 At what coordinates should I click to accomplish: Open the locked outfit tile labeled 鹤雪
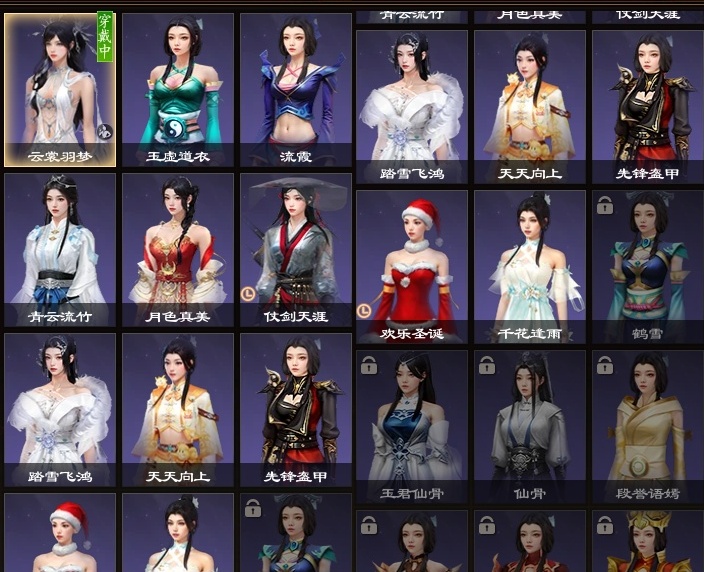click(x=647, y=265)
